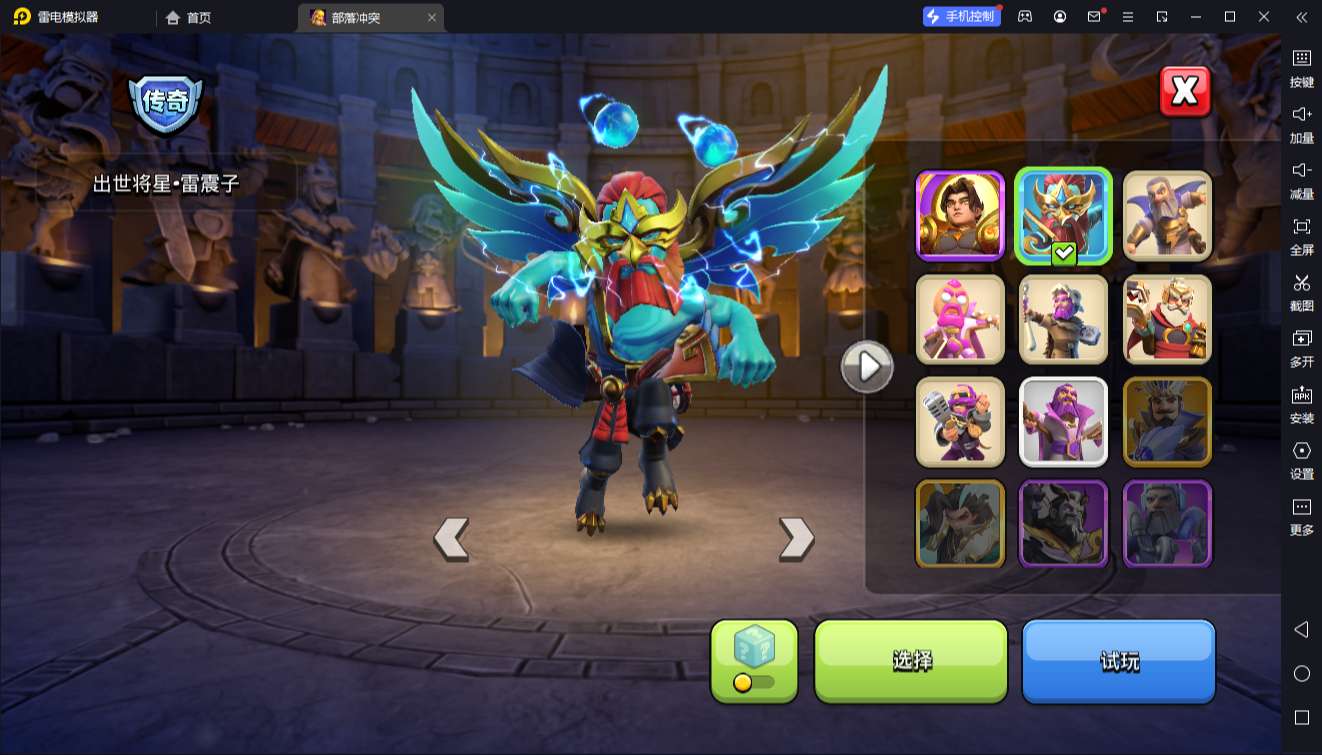This screenshot has height=755, width=1322.
Task: Select the pink gingerbread skin
Action: tap(960, 319)
